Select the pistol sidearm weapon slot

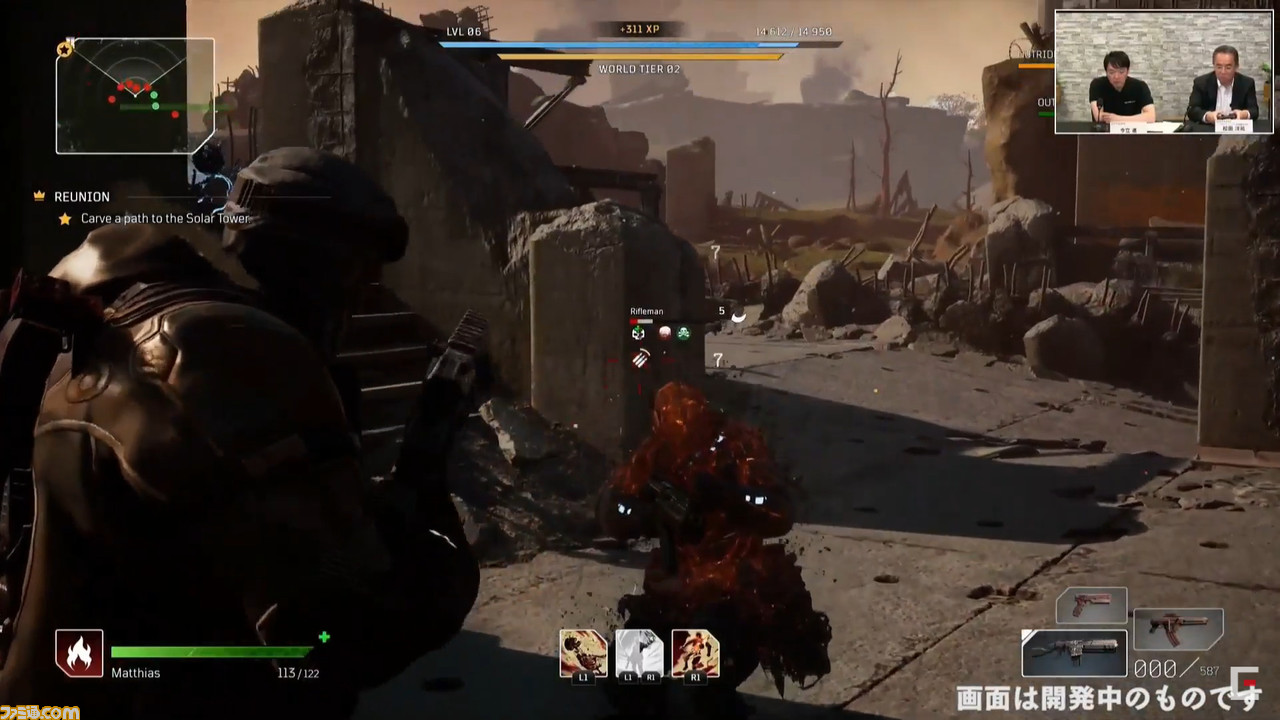(x=1091, y=605)
